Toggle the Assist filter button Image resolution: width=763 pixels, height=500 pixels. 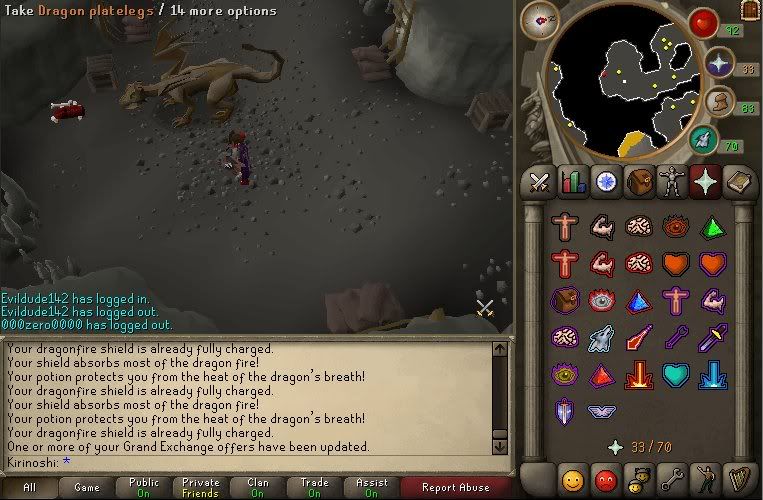click(x=372, y=488)
